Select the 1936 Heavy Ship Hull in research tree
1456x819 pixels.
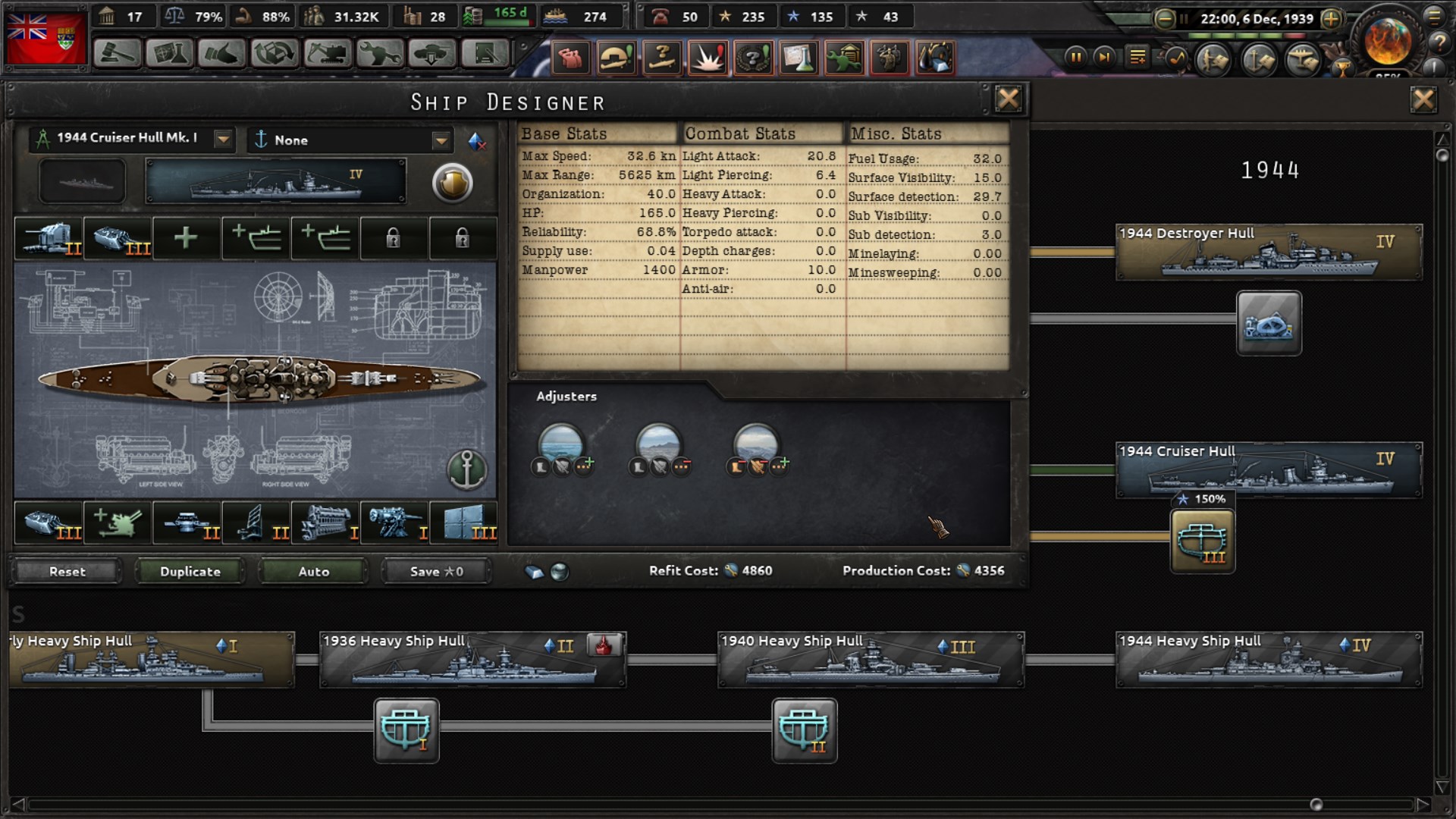click(x=470, y=659)
